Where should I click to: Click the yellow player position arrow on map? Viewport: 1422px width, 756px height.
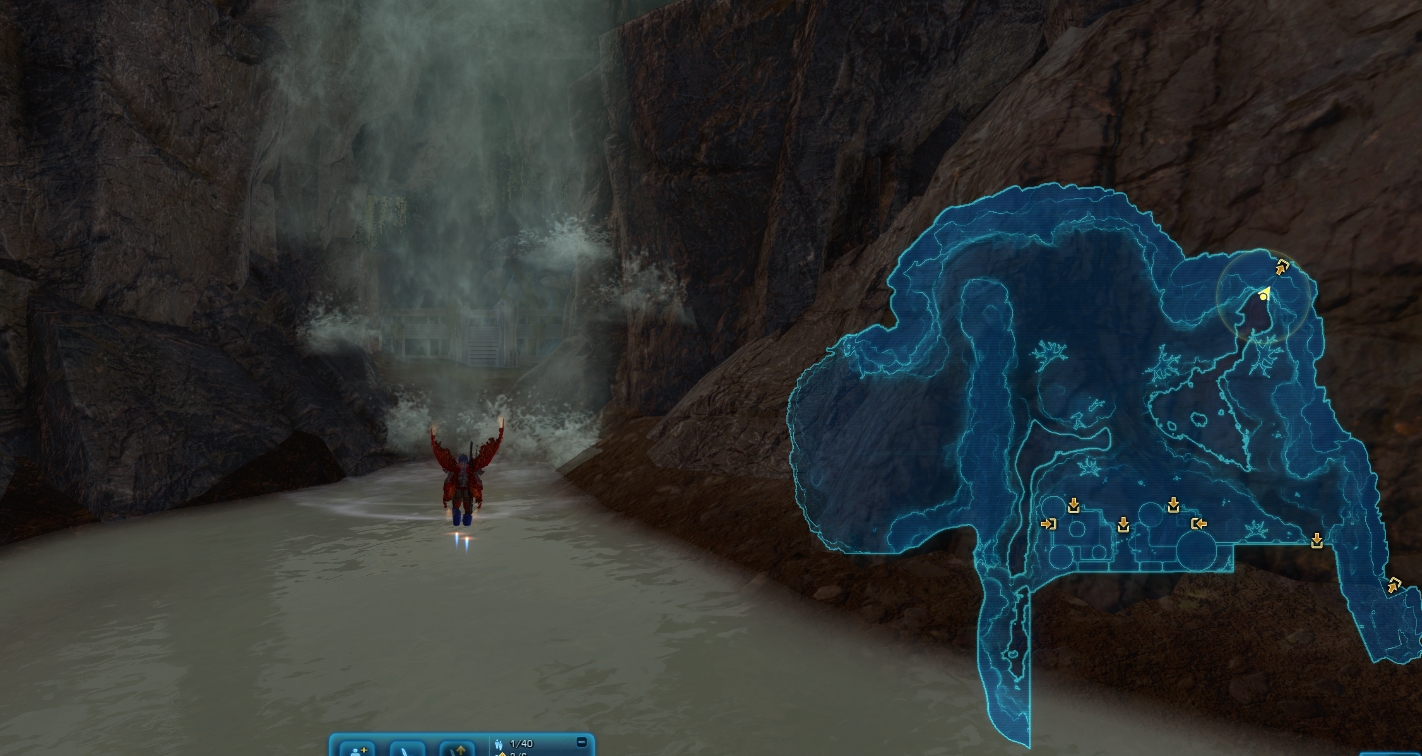(x=1264, y=294)
